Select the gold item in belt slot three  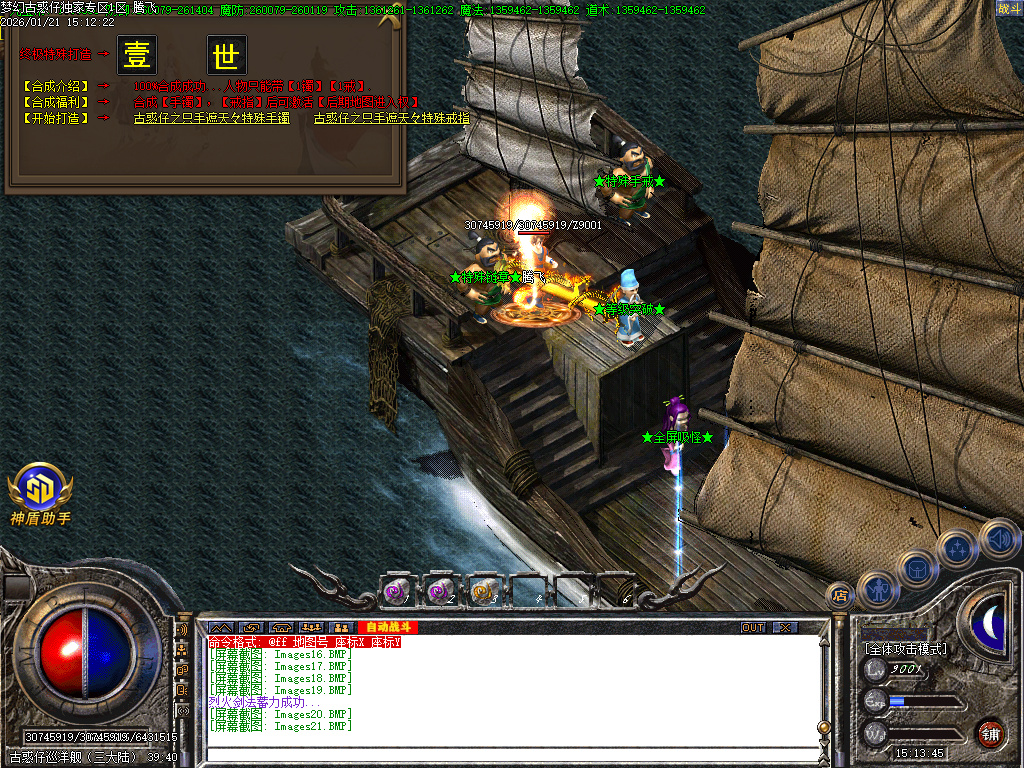click(x=485, y=591)
